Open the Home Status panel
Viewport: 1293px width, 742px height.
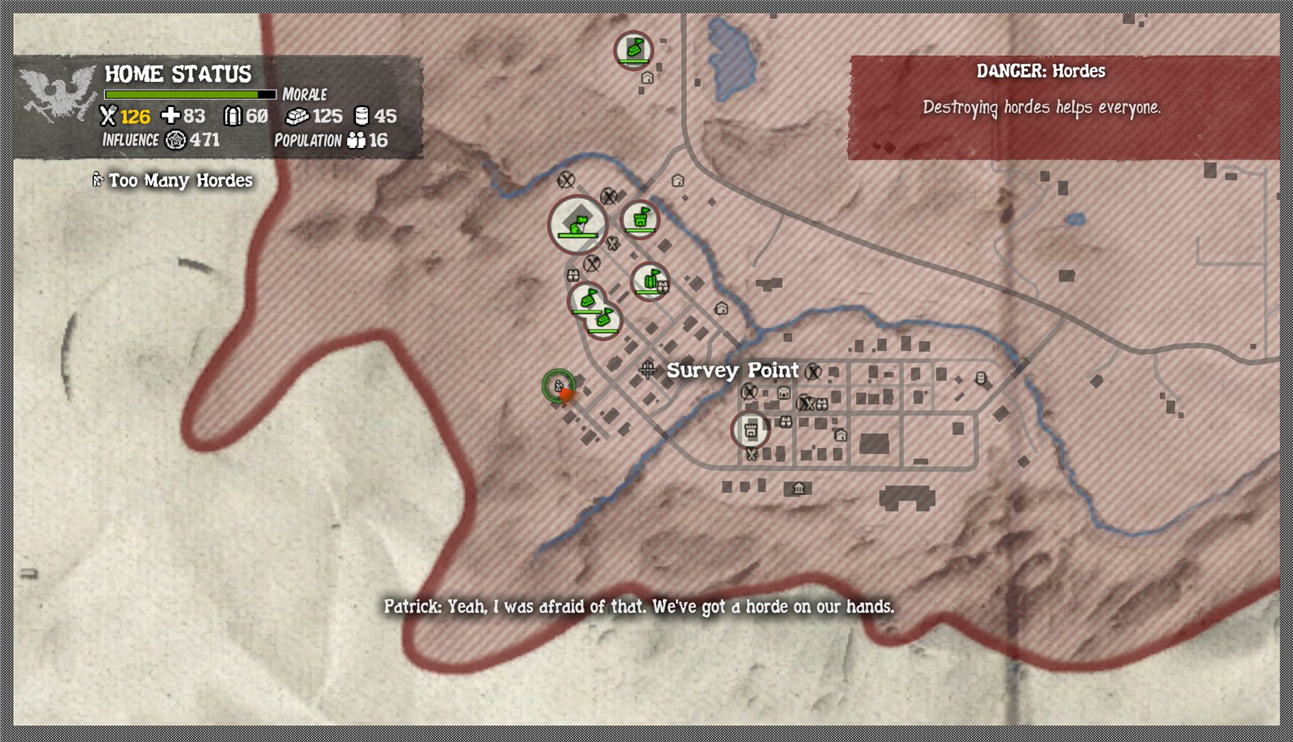point(218,107)
